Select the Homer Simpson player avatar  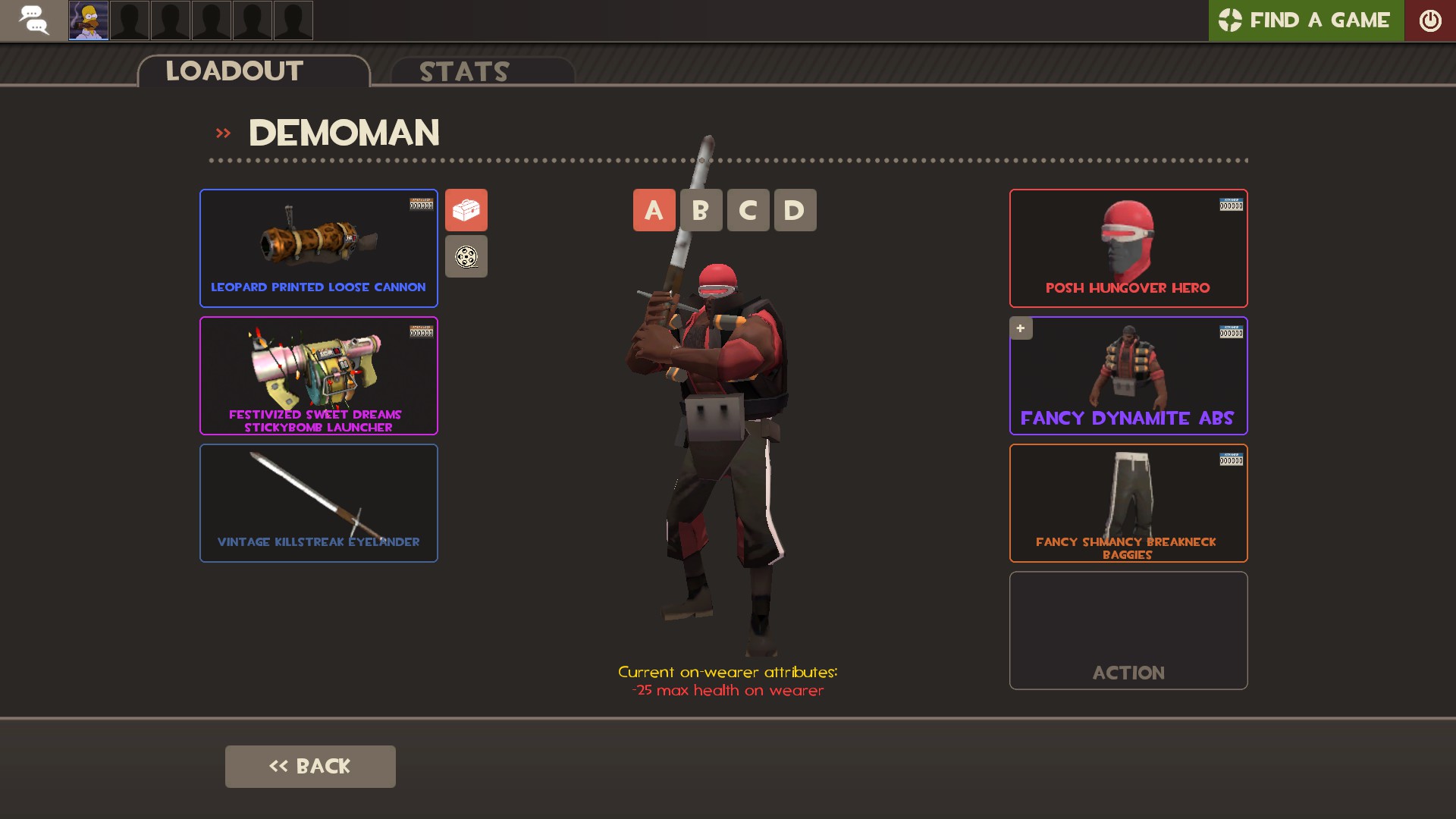pos(89,20)
